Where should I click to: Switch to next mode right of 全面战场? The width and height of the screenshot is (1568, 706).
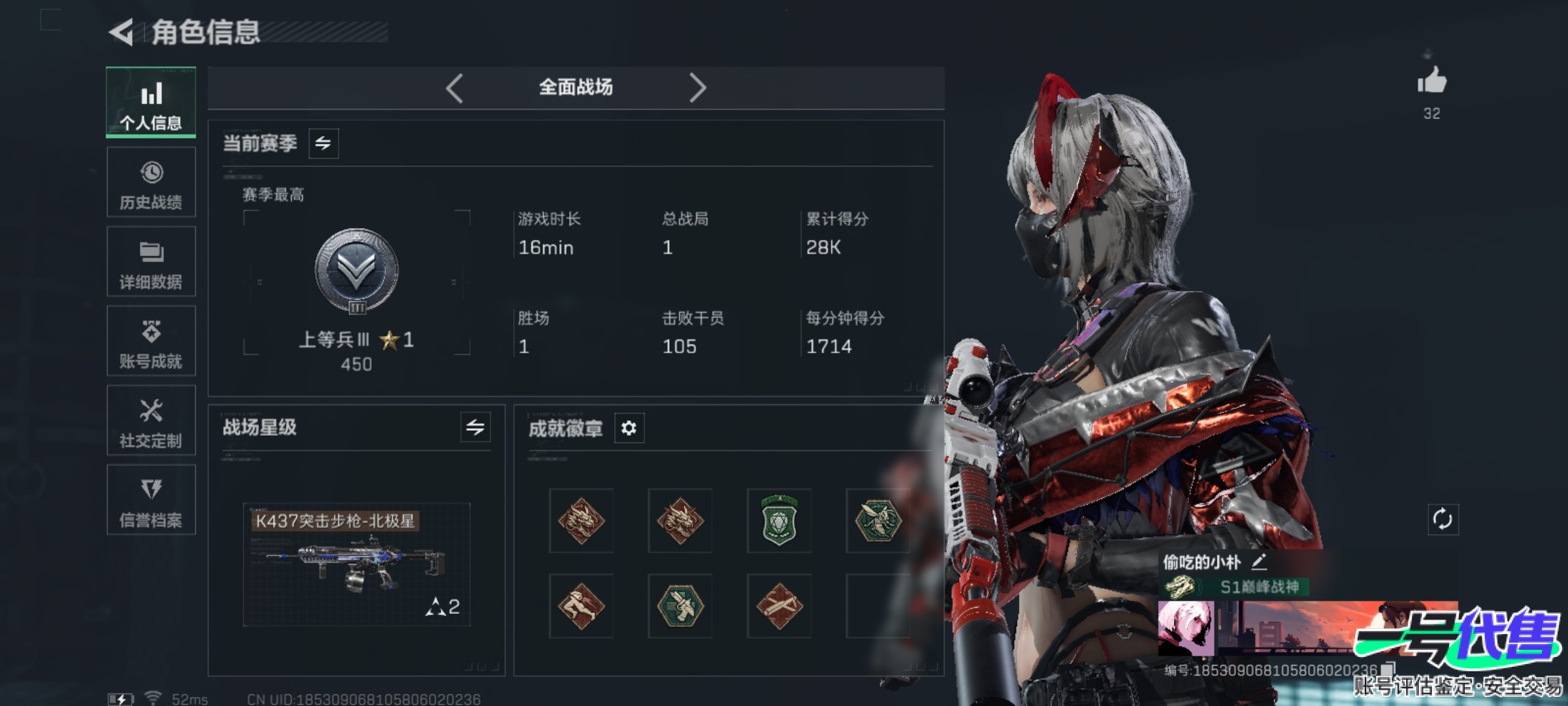point(697,88)
